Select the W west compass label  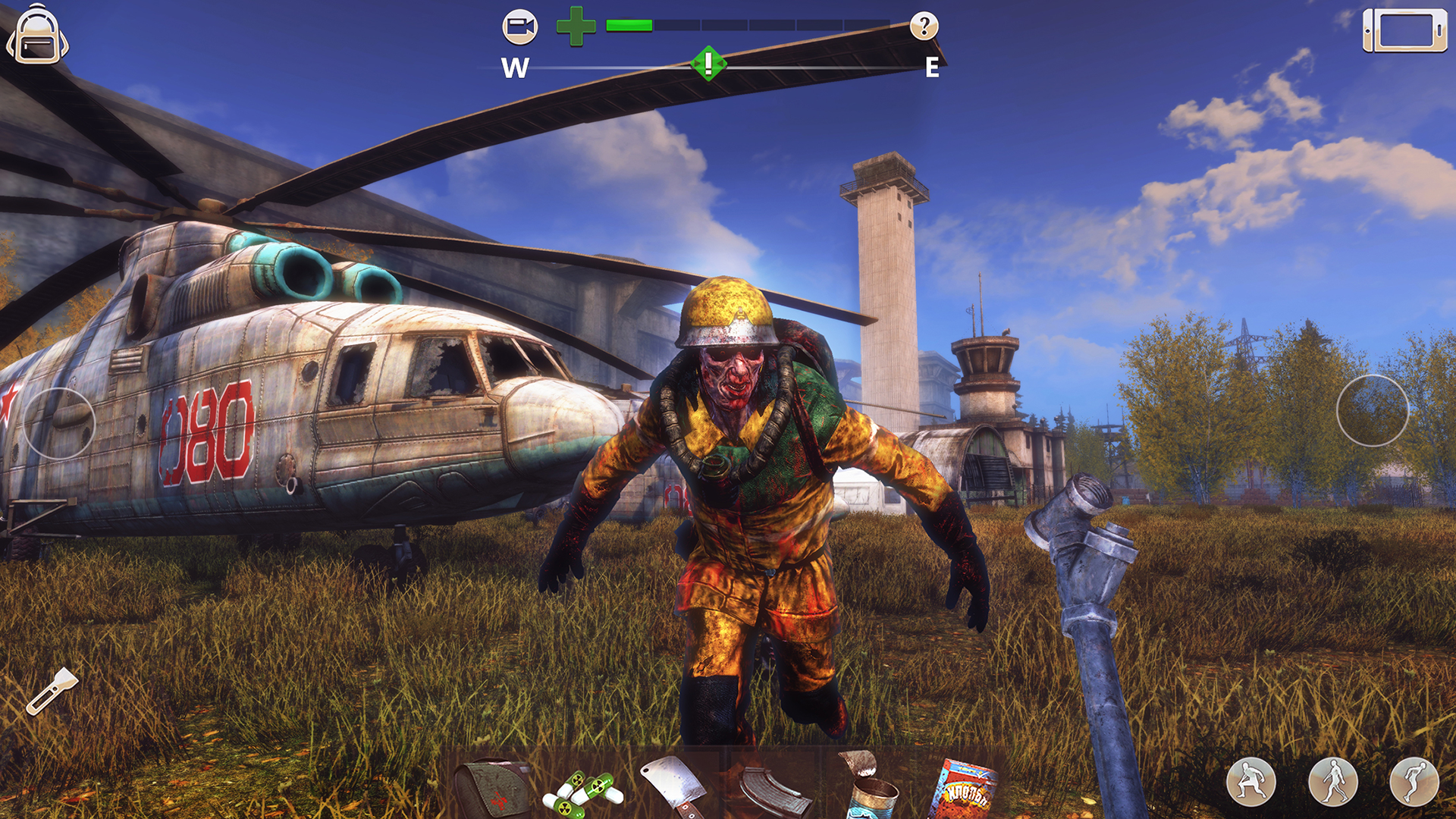[516, 69]
